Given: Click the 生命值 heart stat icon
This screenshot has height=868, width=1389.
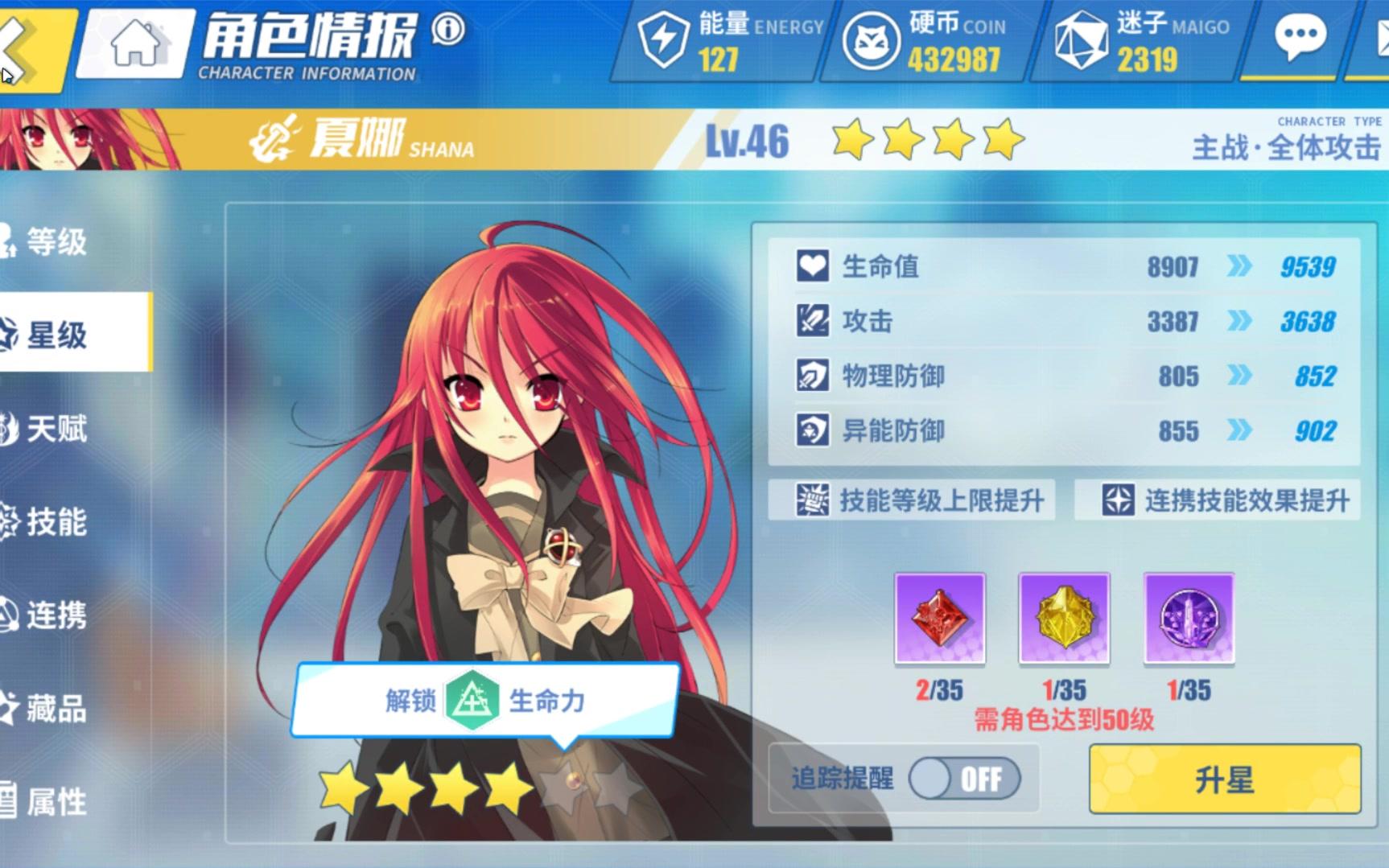Looking at the screenshot, I should coord(813,265).
